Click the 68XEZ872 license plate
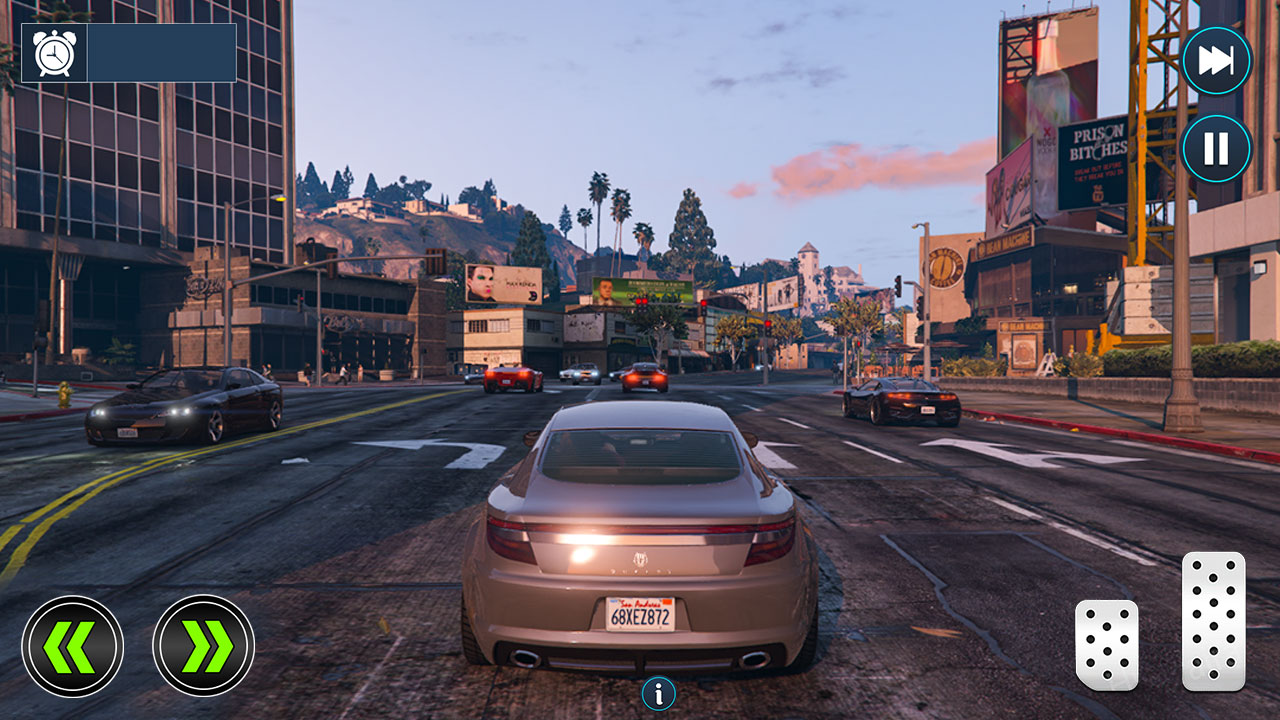Image resolution: width=1280 pixels, height=720 pixels. coord(642,613)
